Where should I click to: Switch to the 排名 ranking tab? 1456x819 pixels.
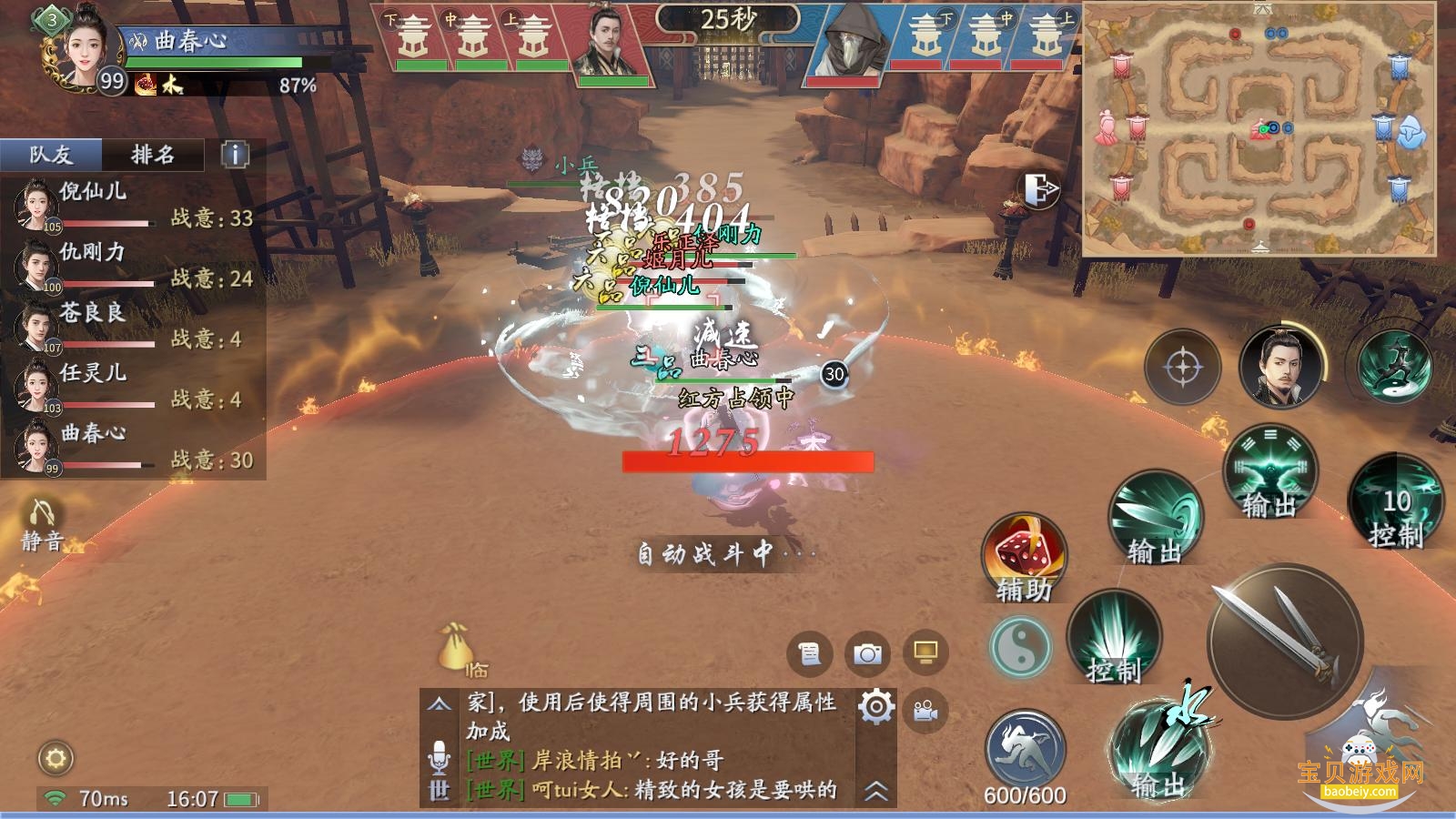point(153,155)
